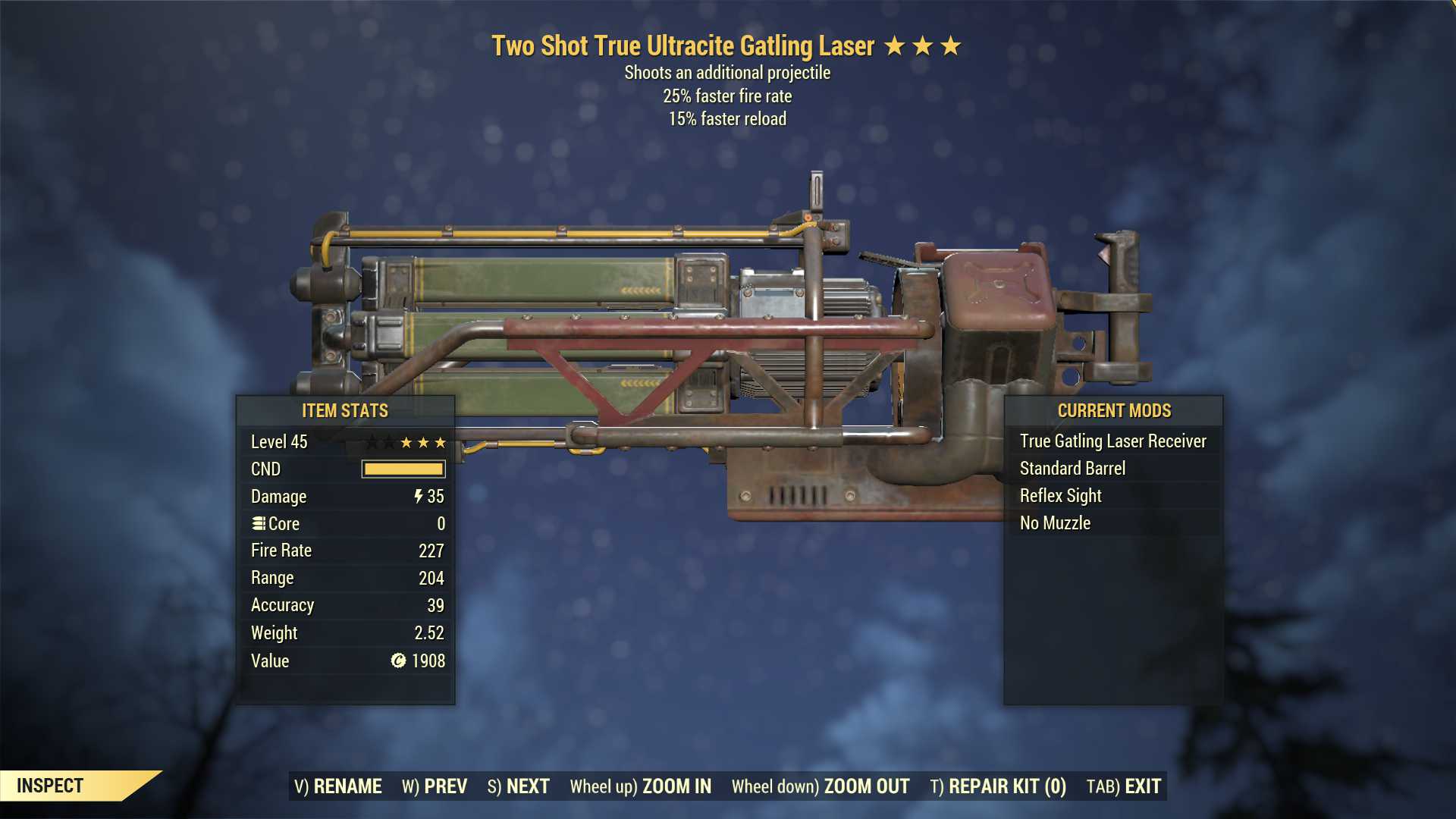Go to the Prev item
This screenshot has width=1456, height=819.
435,786
